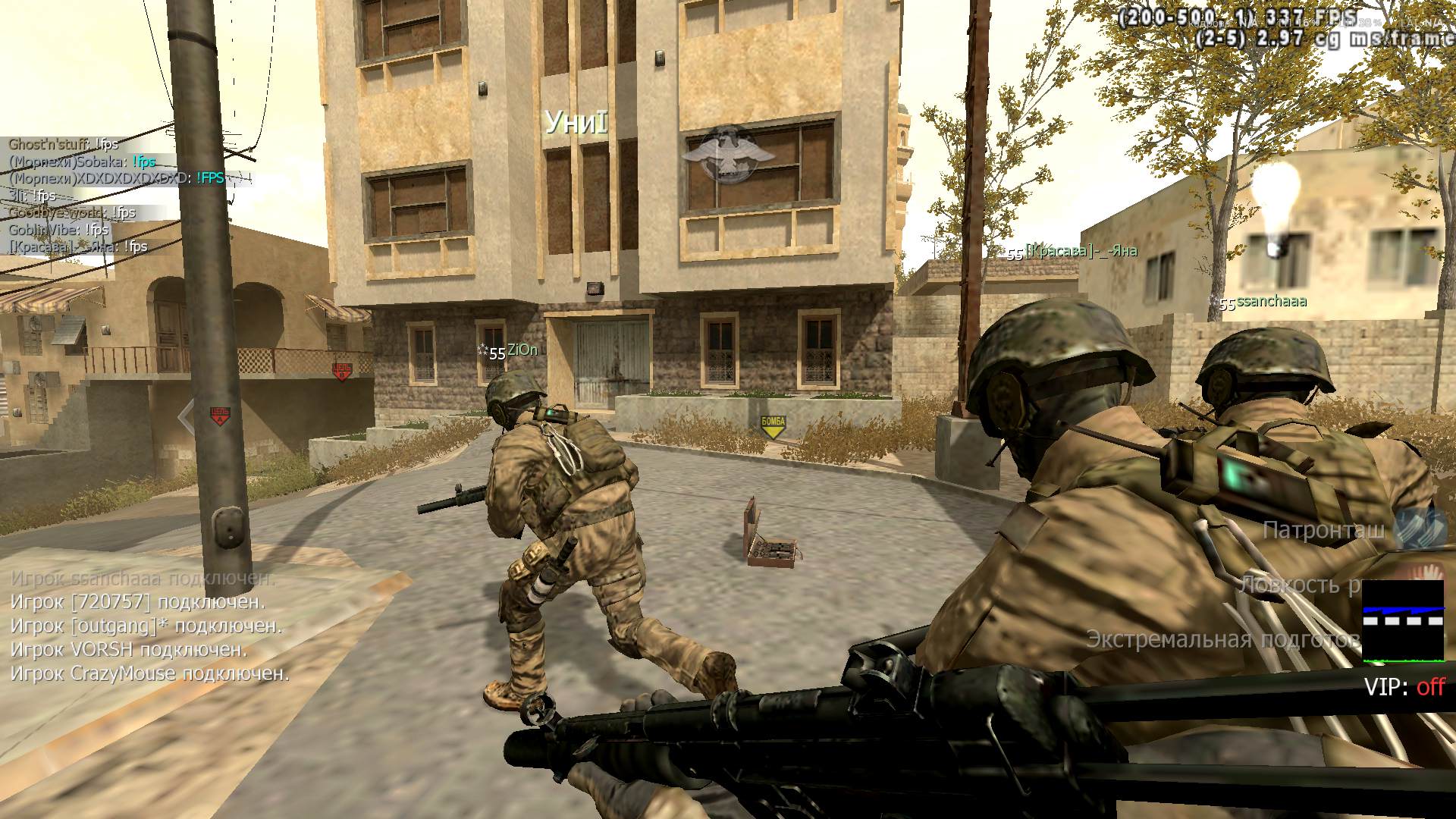Select the red Цель B objective marker
The image size is (1456, 819).
click(x=342, y=371)
